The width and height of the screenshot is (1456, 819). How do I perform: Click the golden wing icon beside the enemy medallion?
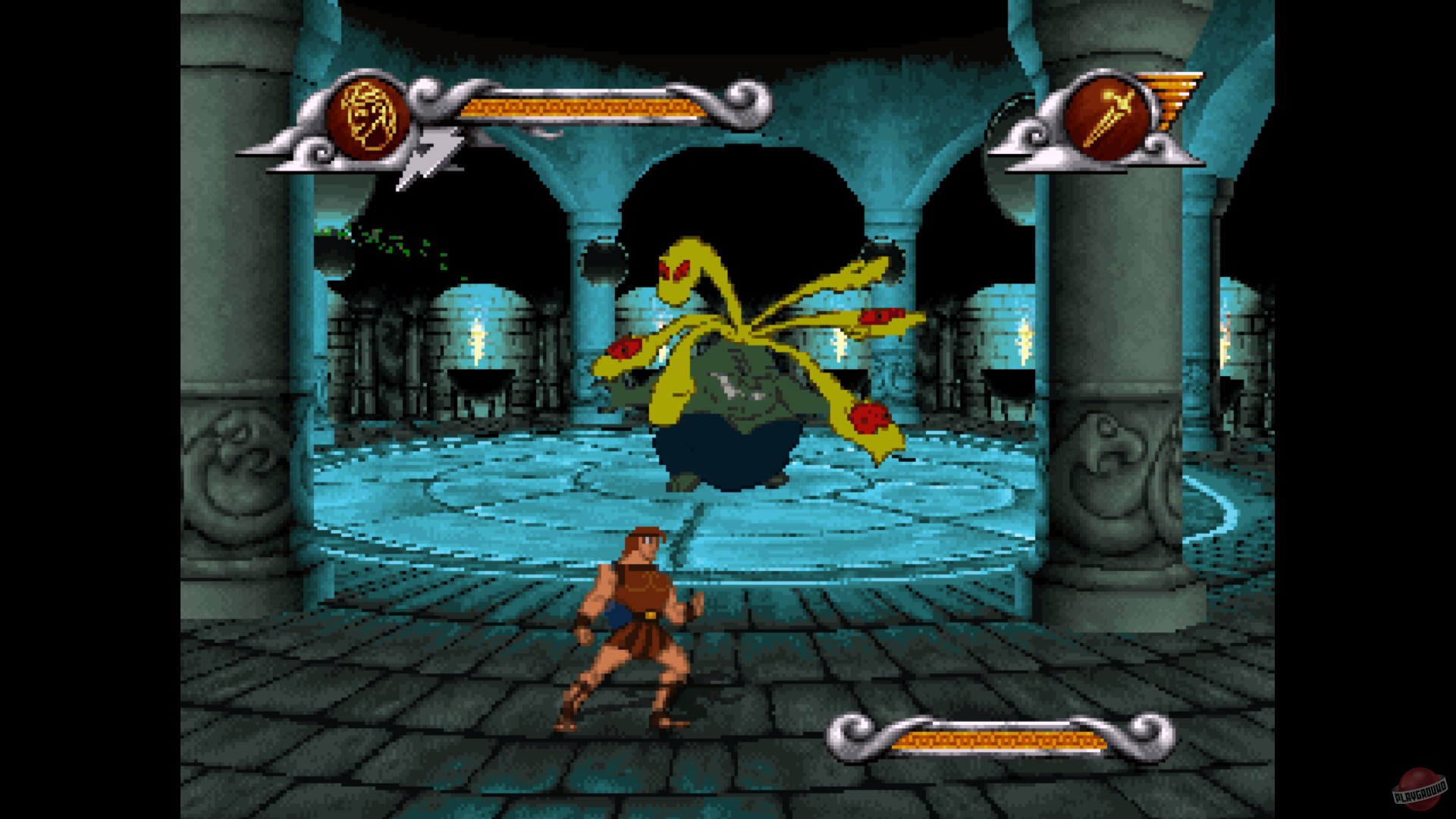(x=1175, y=99)
